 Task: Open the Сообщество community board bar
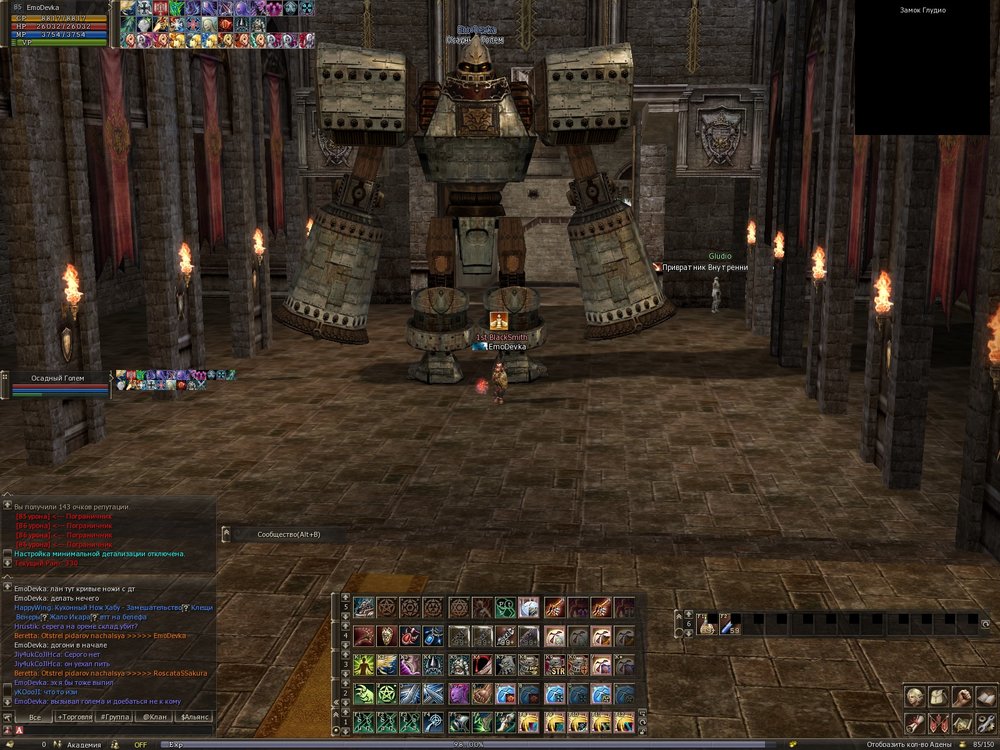[288, 534]
